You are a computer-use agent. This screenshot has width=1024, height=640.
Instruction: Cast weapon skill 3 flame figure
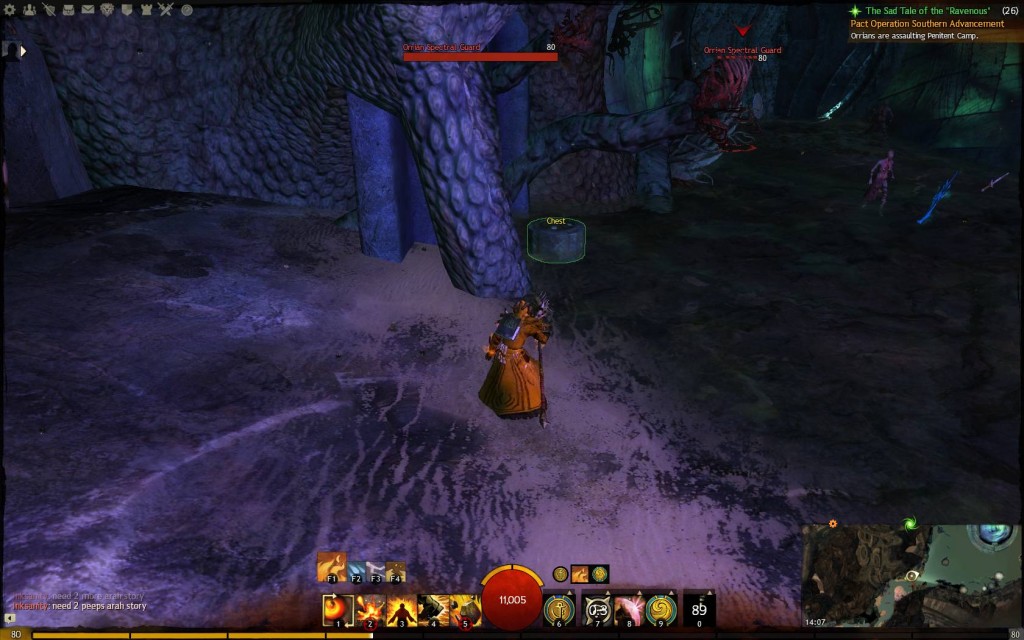tap(402, 608)
